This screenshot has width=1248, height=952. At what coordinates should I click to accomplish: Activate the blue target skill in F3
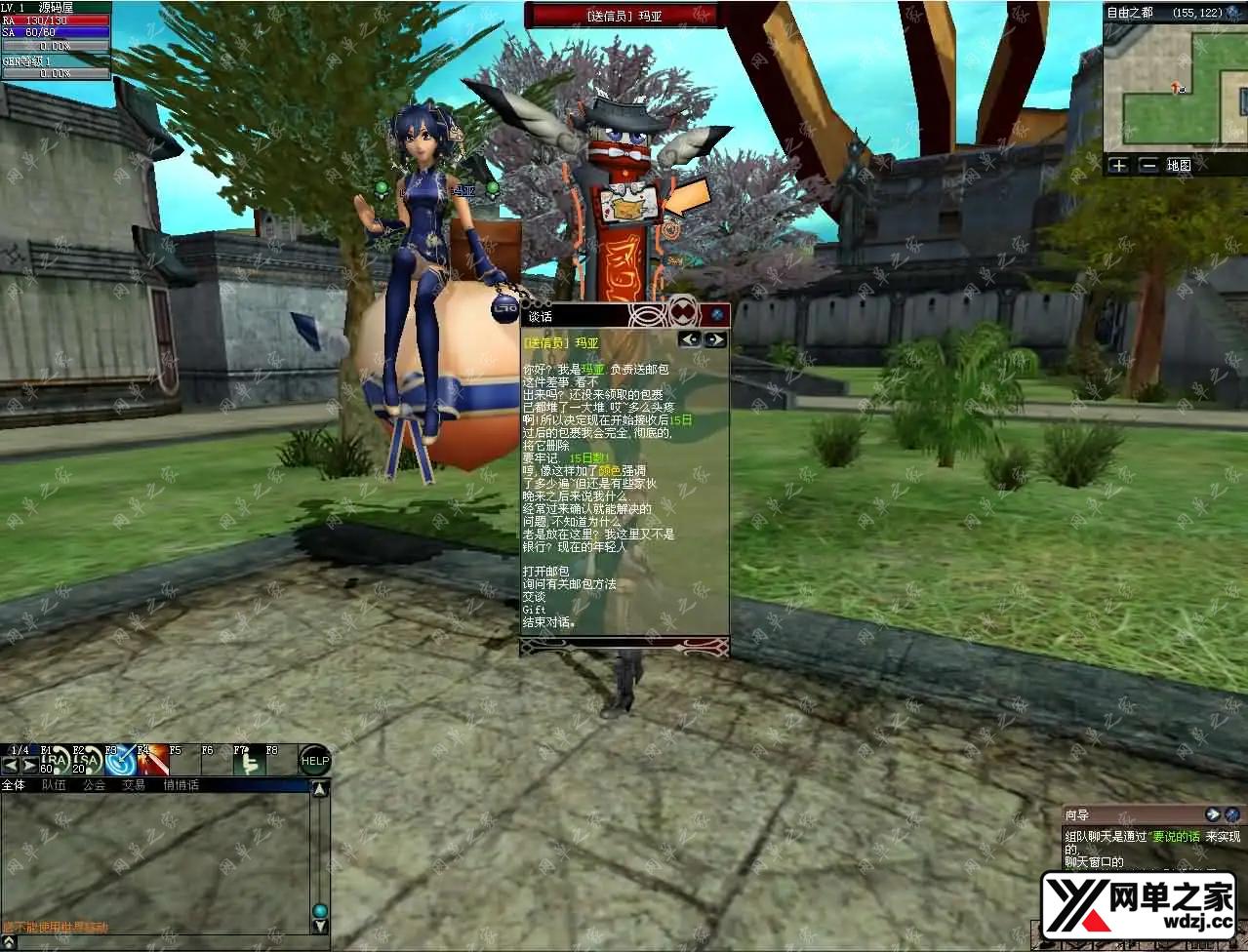(x=119, y=762)
